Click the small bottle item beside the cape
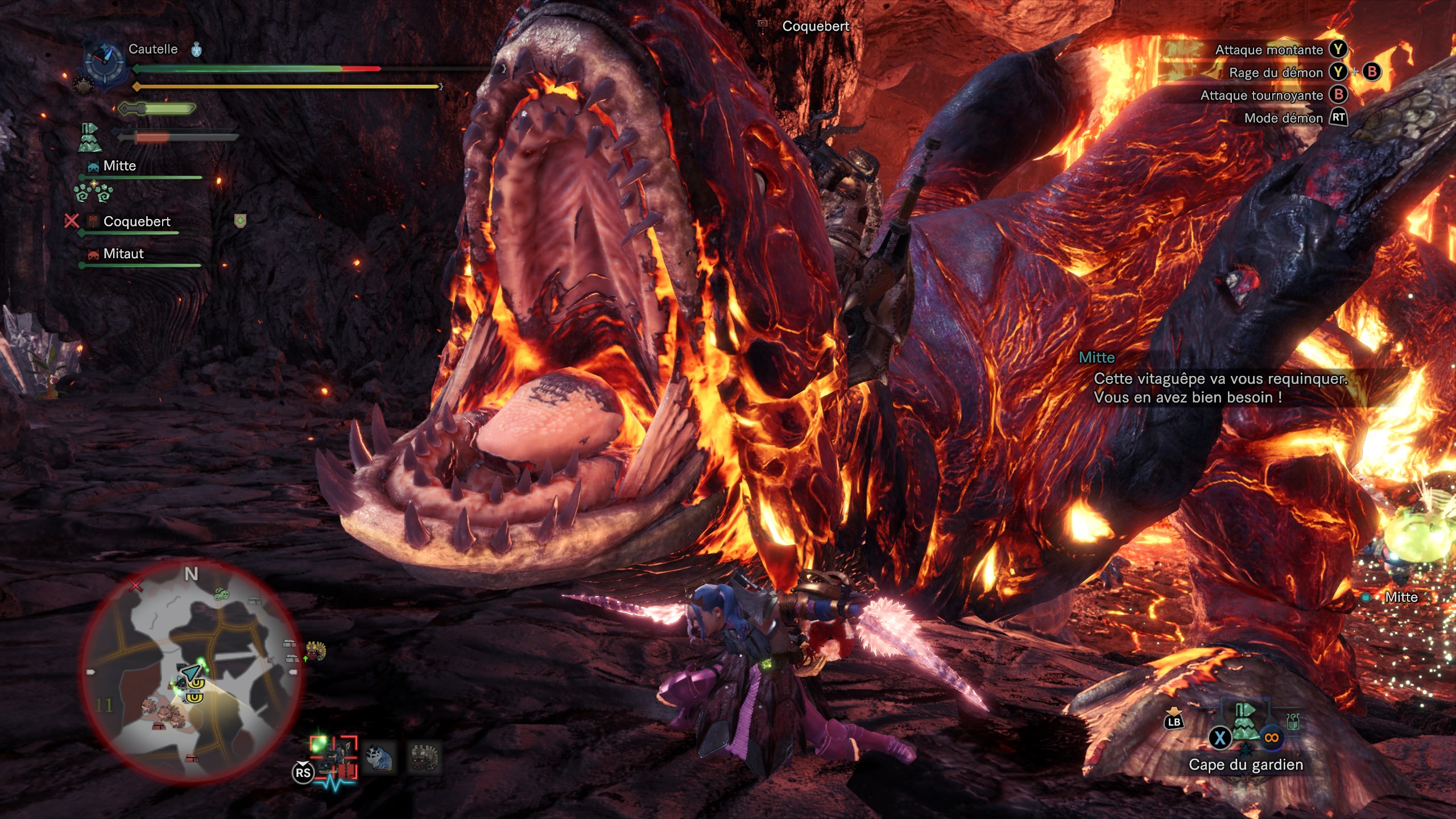 [x=1293, y=722]
